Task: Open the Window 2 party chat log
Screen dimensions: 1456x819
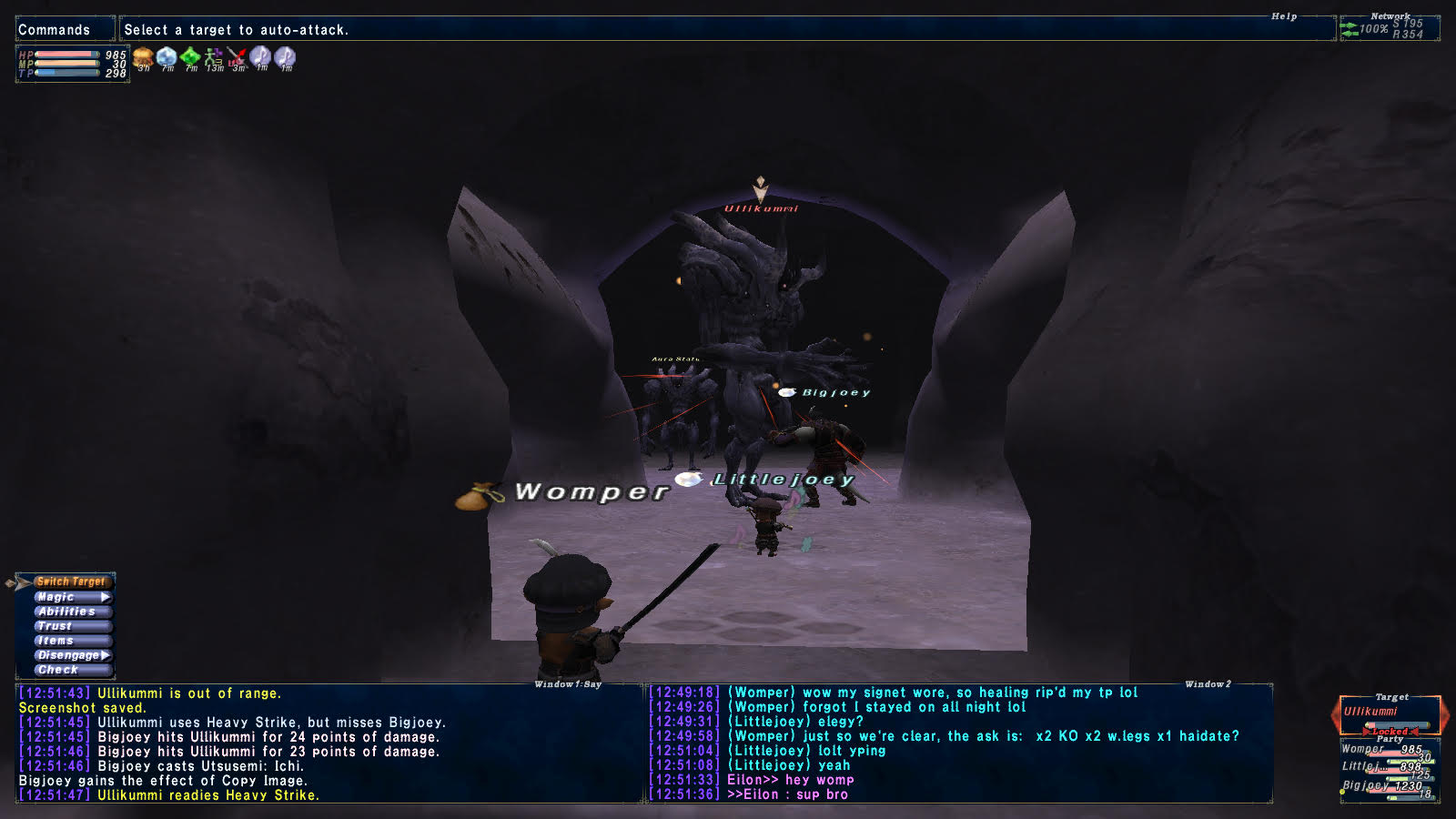Action: 959,743
